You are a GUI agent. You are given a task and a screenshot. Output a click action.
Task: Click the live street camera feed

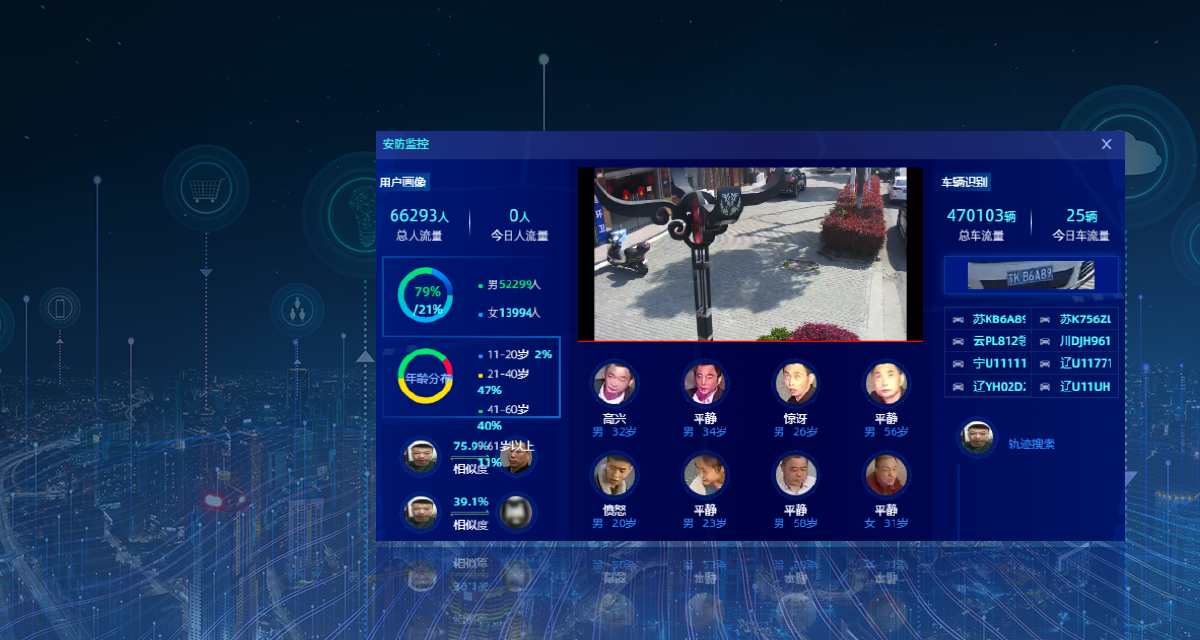click(x=750, y=254)
